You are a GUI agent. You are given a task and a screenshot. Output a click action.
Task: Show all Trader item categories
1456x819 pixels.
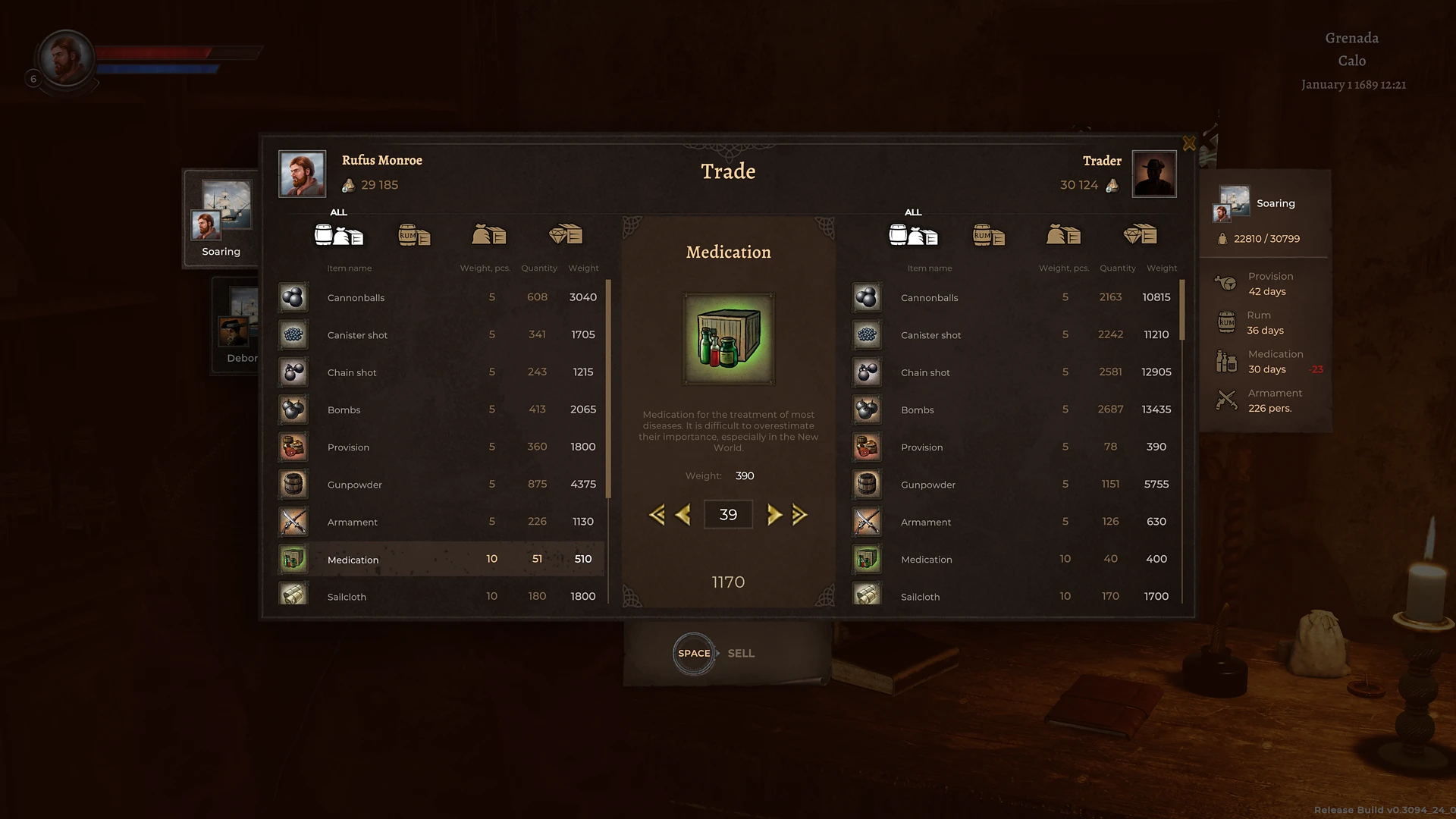point(913,234)
